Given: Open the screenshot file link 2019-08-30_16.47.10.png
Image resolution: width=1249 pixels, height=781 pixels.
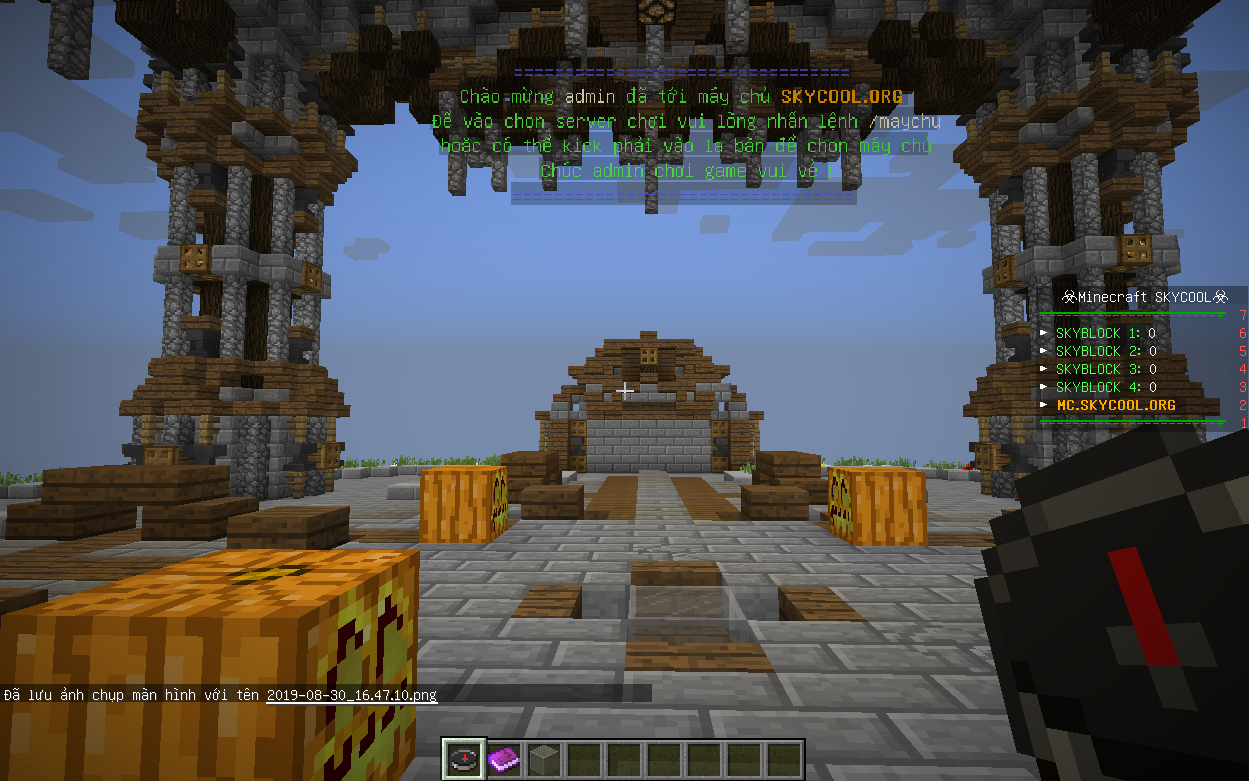Looking at the screenshot, I should tap(351, 694).
